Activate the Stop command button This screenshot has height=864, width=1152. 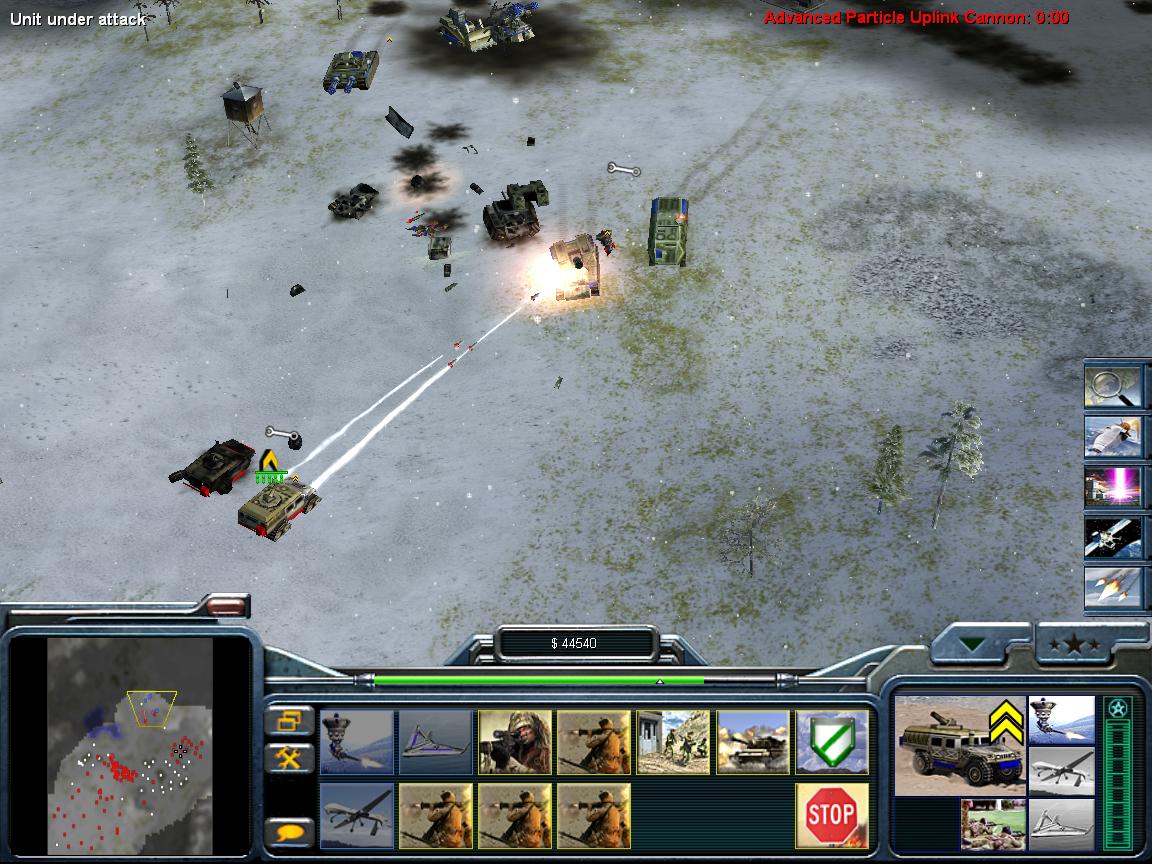pyautogui.click(x=830, y=815)
